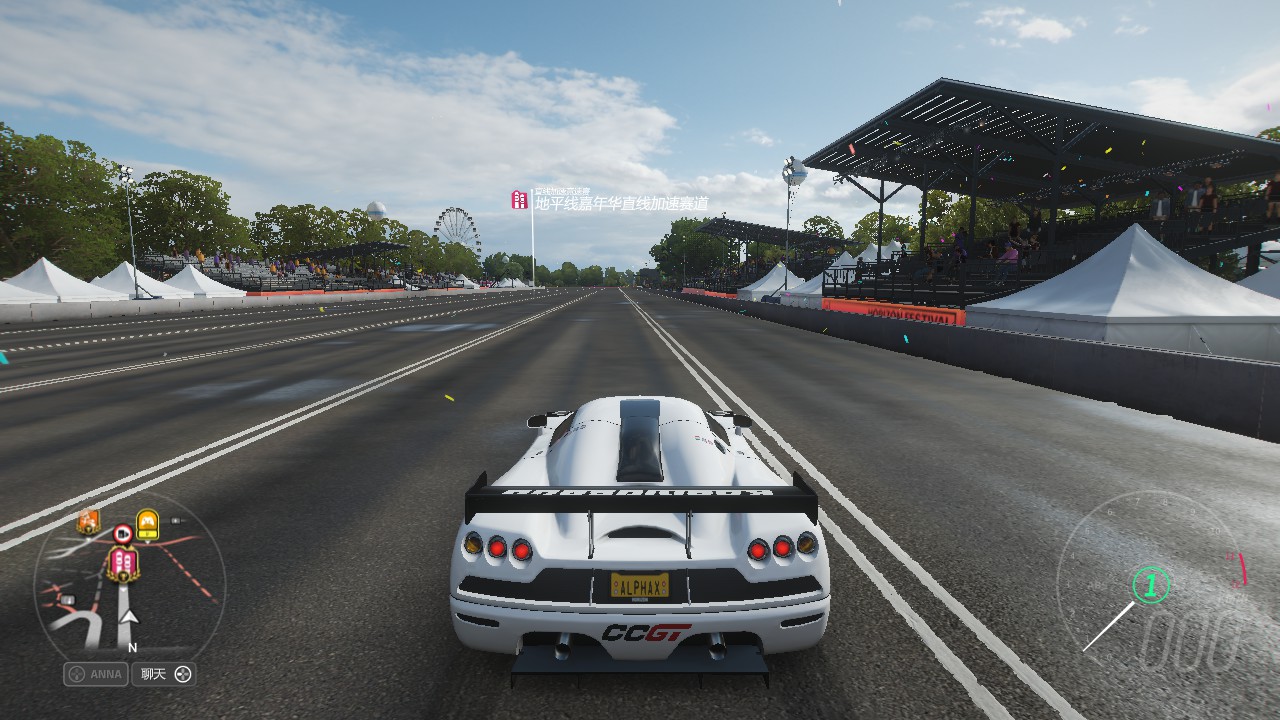Click the 地平线嘉年华直线加速赛道 event label

click(x=620, y=203)
